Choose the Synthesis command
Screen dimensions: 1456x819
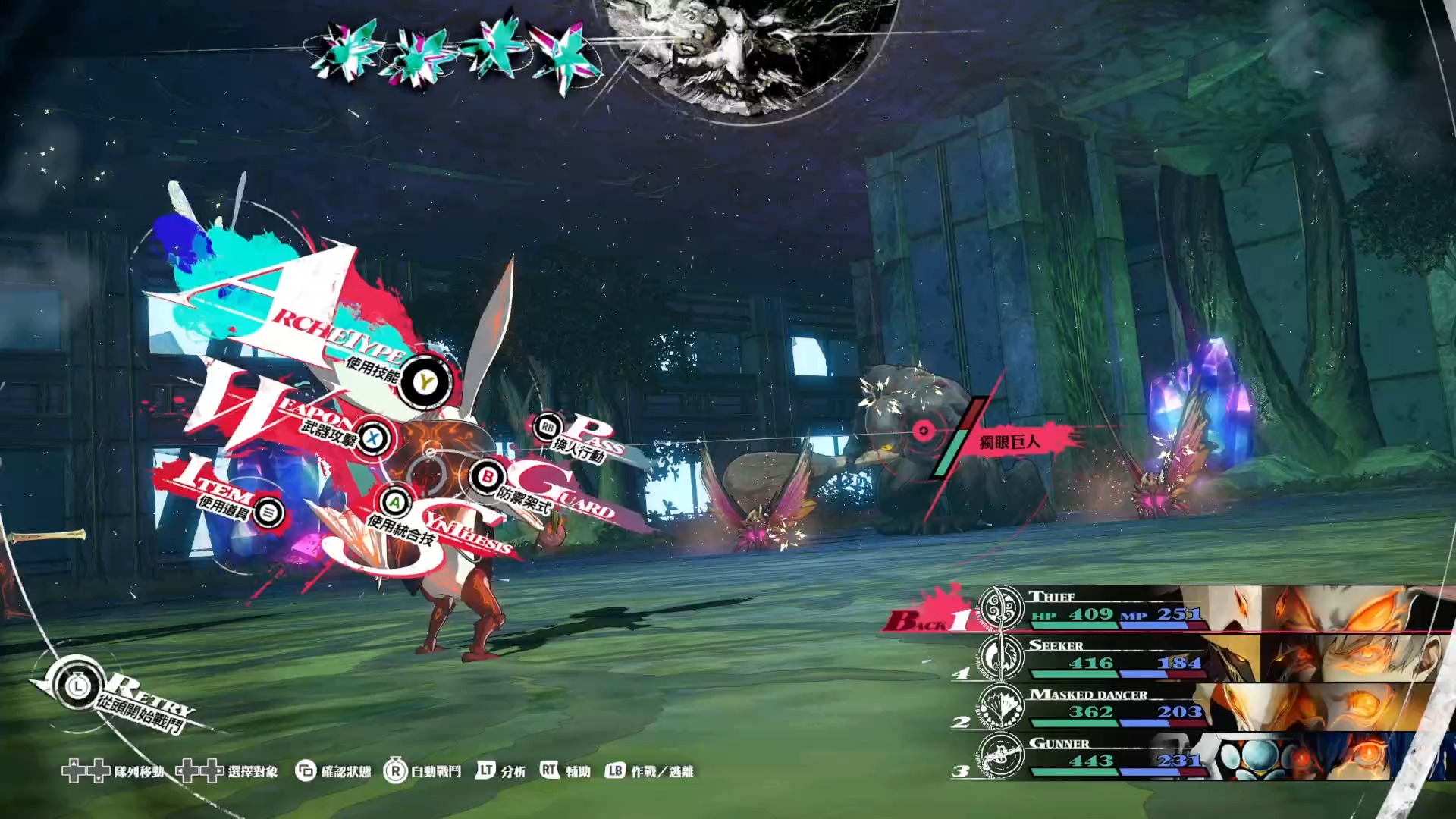click(394, 502)
